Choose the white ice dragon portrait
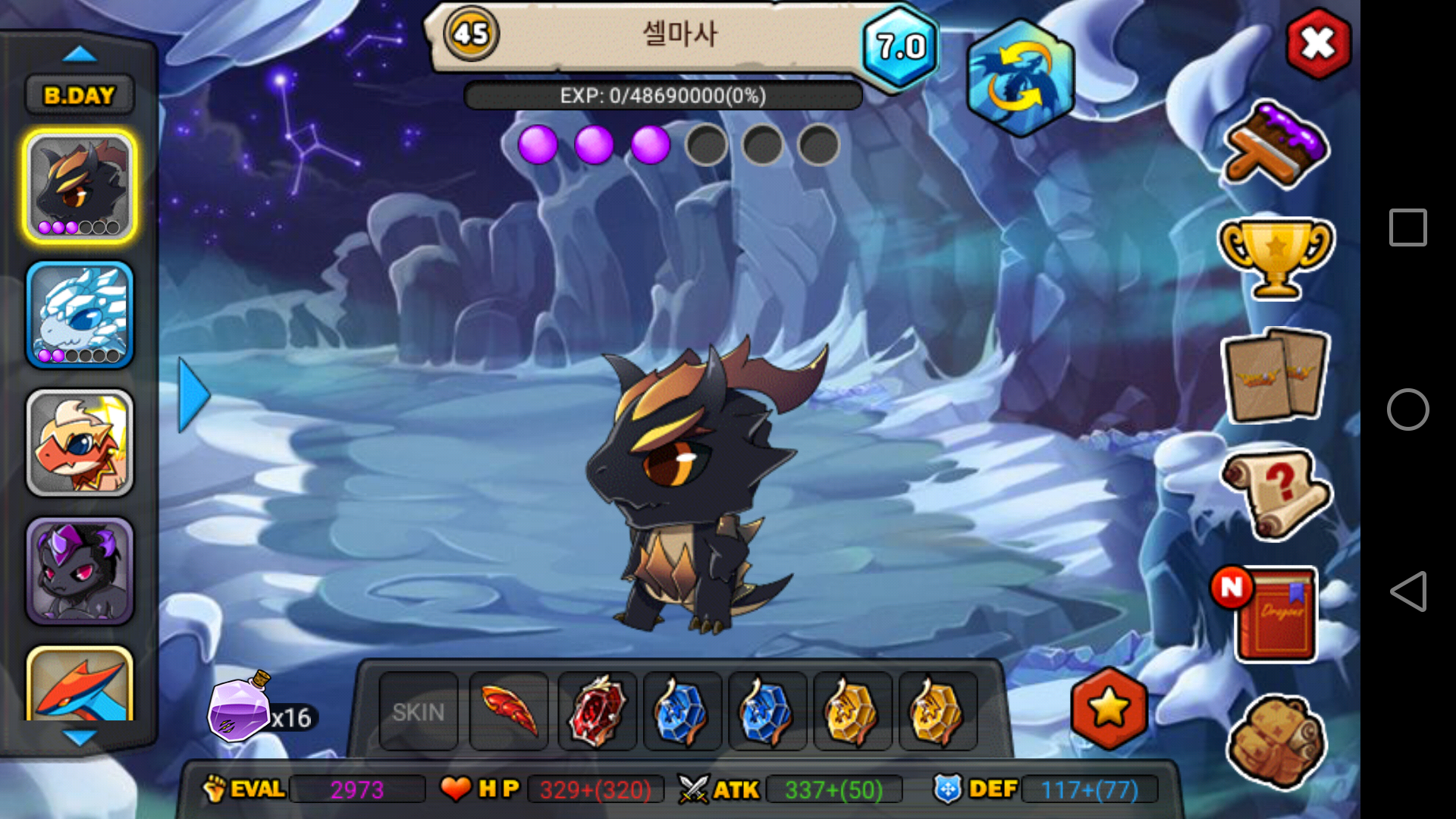The width and height of the screenshot is (1456, 819). (x=80, y=315)
